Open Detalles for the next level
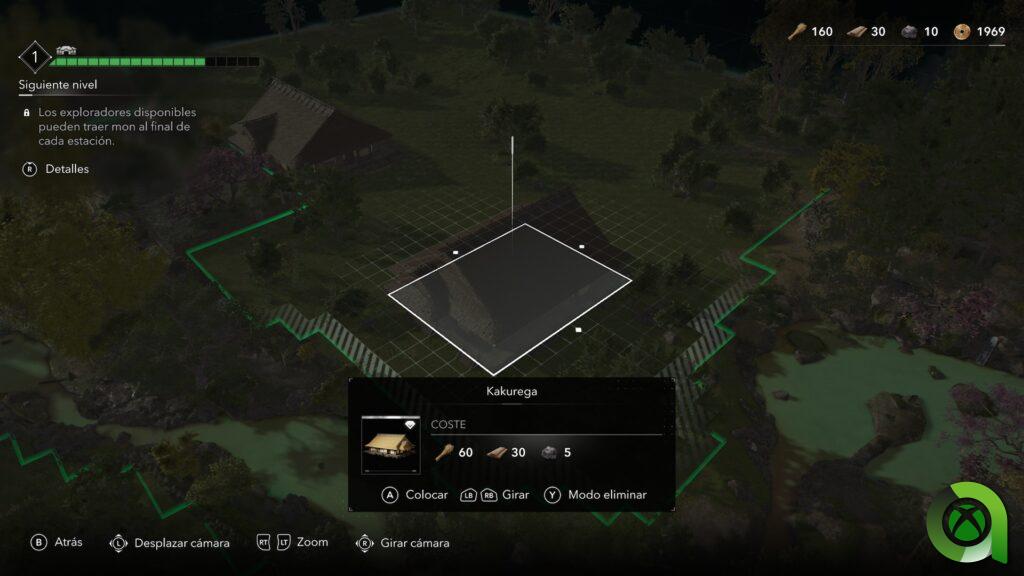 click(57, 169)
